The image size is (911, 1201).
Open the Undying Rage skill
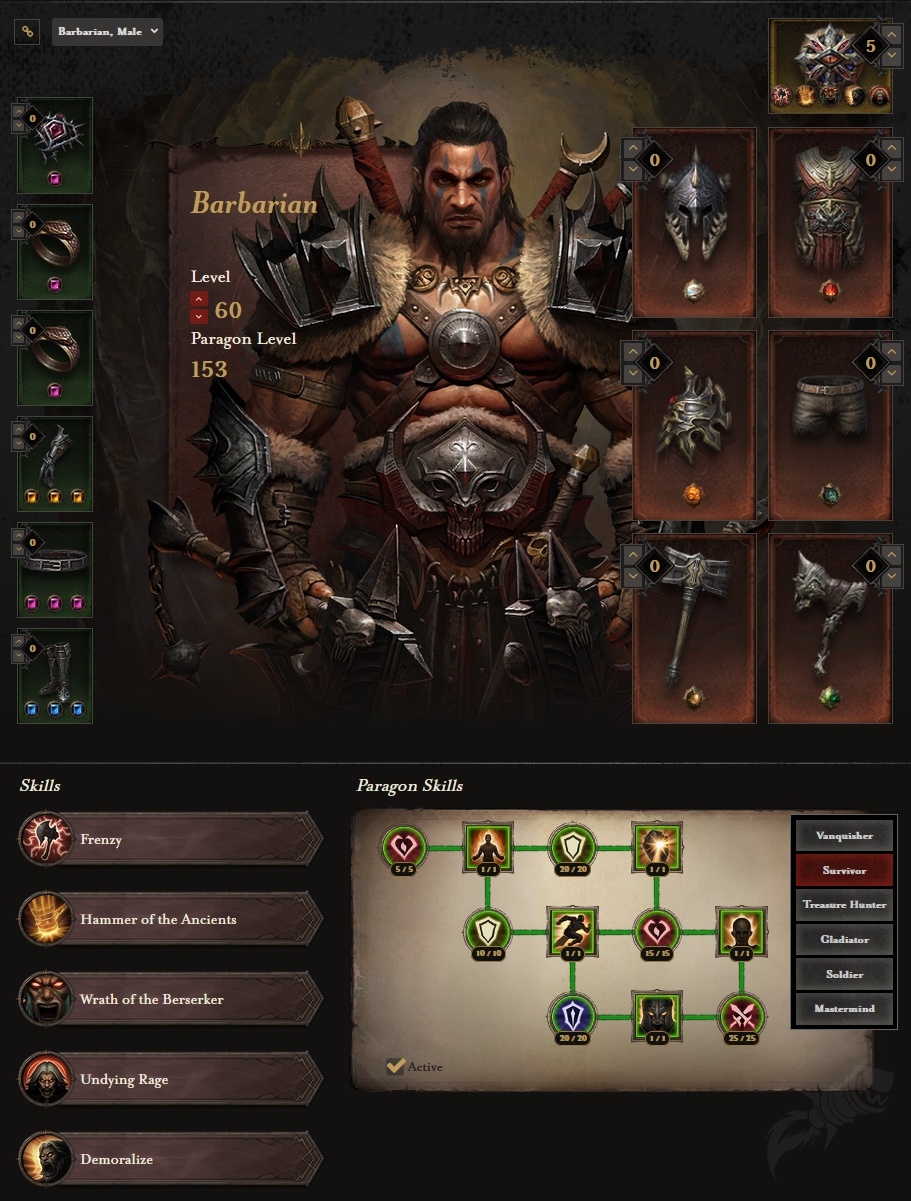170,1080
